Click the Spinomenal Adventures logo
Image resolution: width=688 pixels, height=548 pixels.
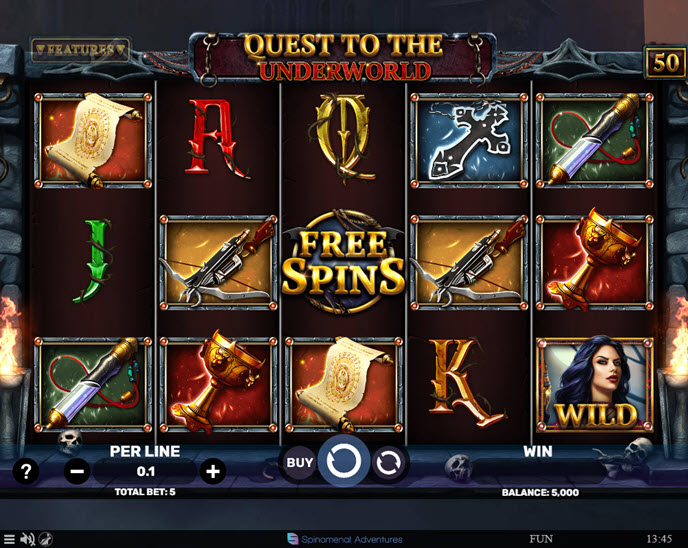click(343, 539)
